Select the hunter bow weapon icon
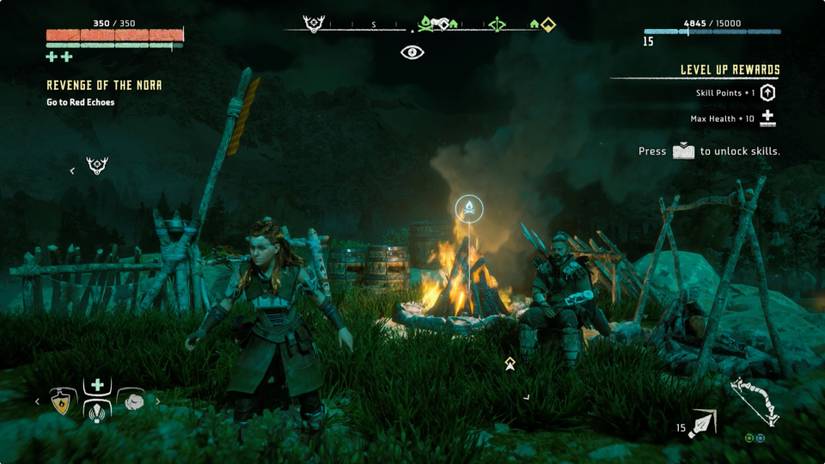 [x=755, y=400]
